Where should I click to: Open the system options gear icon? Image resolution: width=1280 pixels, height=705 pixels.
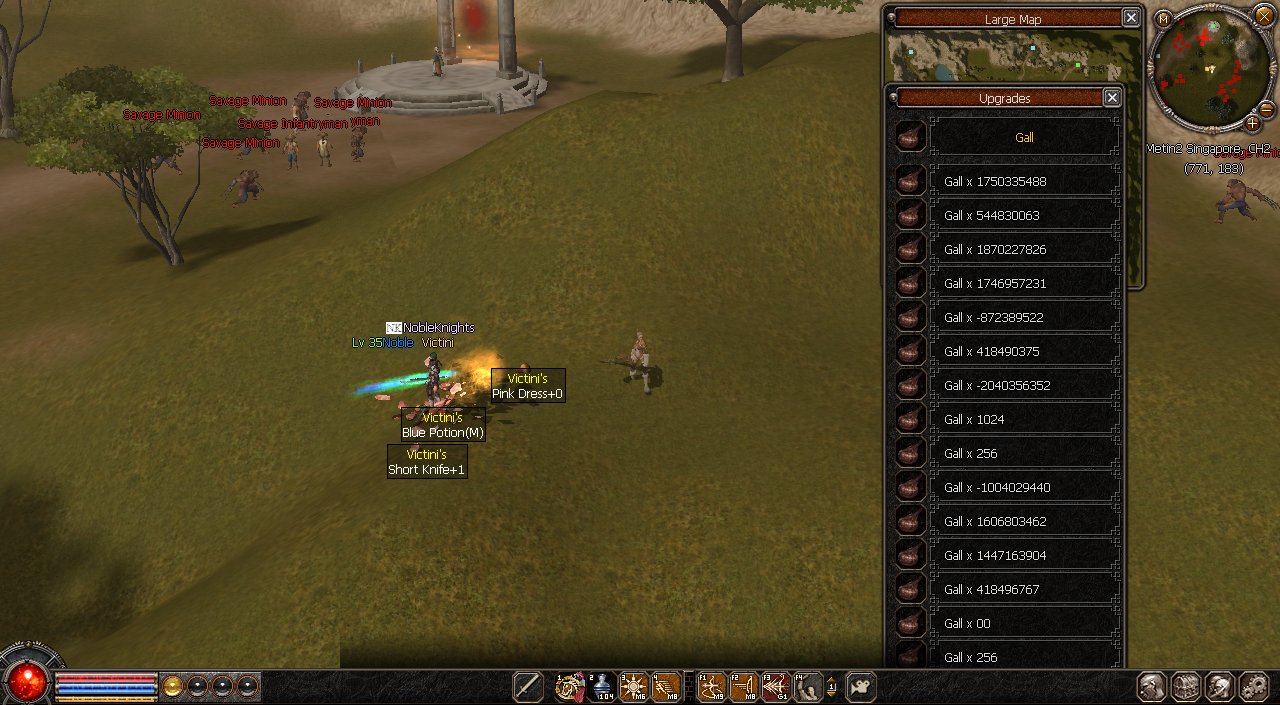tap(1253, 687)
